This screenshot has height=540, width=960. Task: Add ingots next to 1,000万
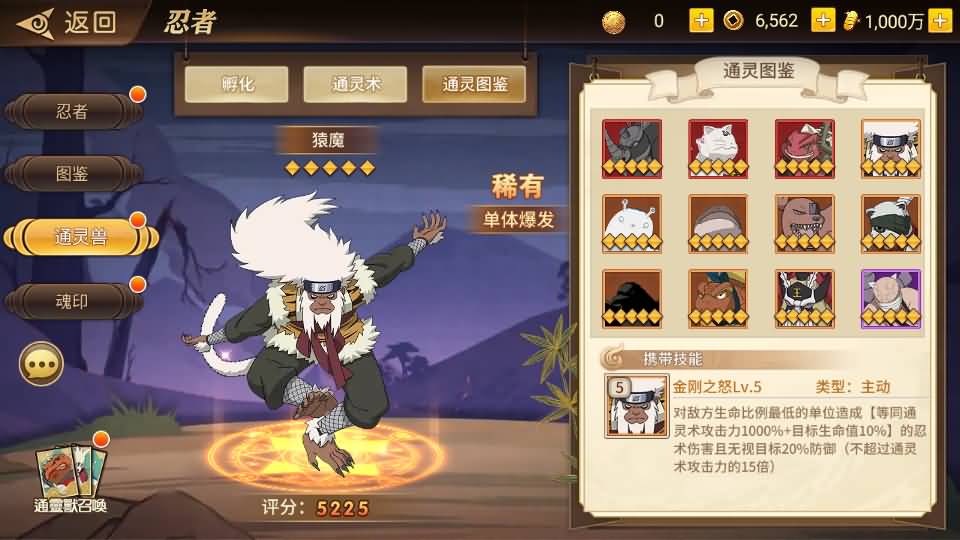[x=939, y=20]
